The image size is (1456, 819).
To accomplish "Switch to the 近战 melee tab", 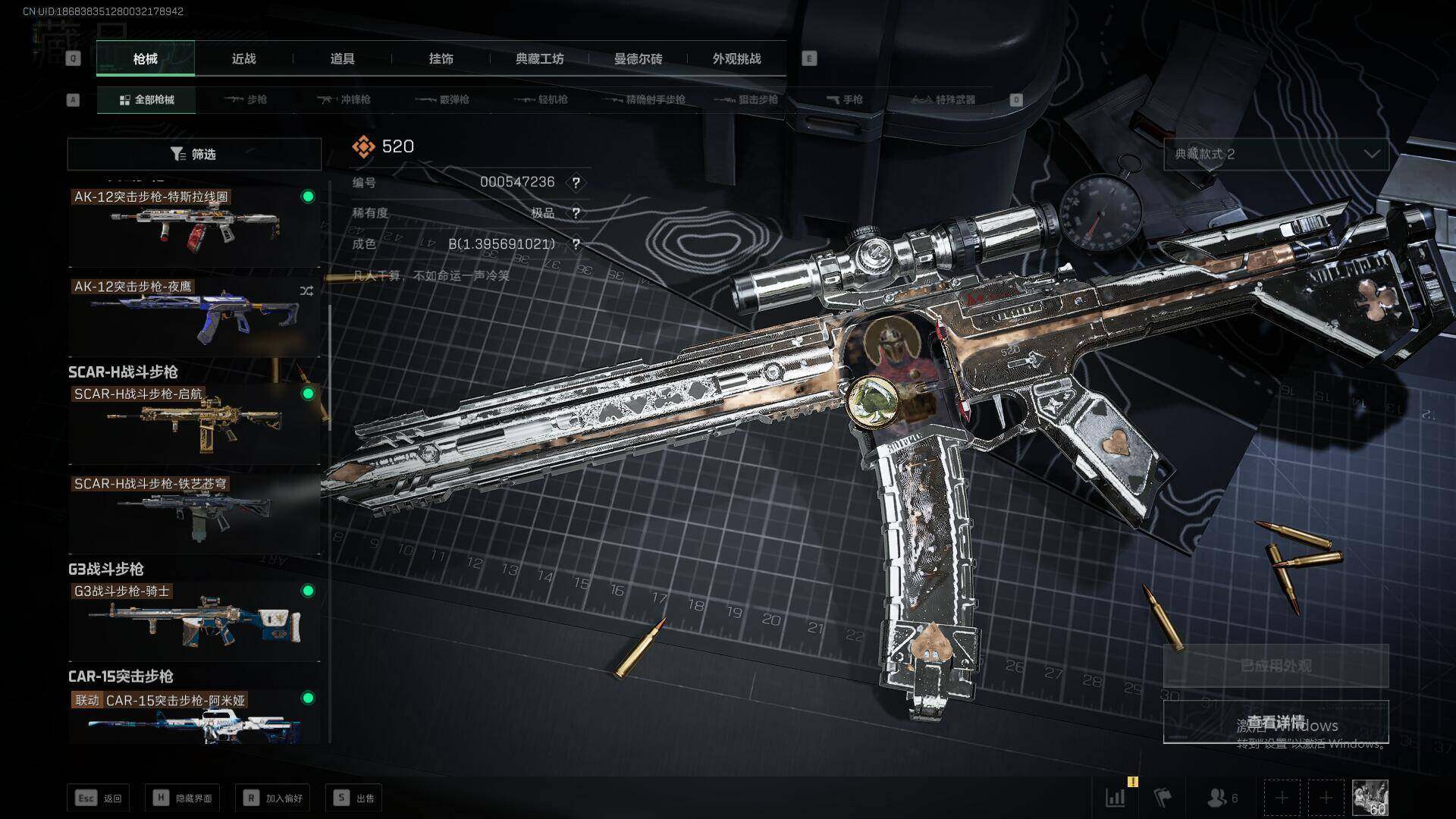I will click(x=243, y=58).
